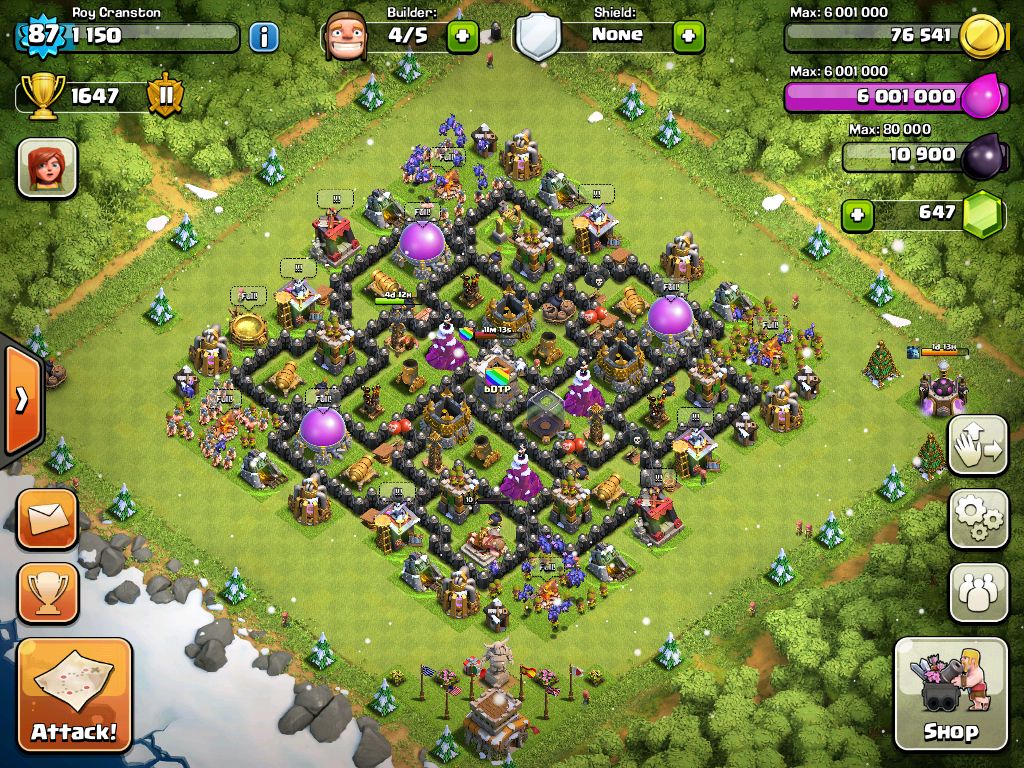Tap the gold coin resource icon
Screen dimensions: 1024x768
982,38
